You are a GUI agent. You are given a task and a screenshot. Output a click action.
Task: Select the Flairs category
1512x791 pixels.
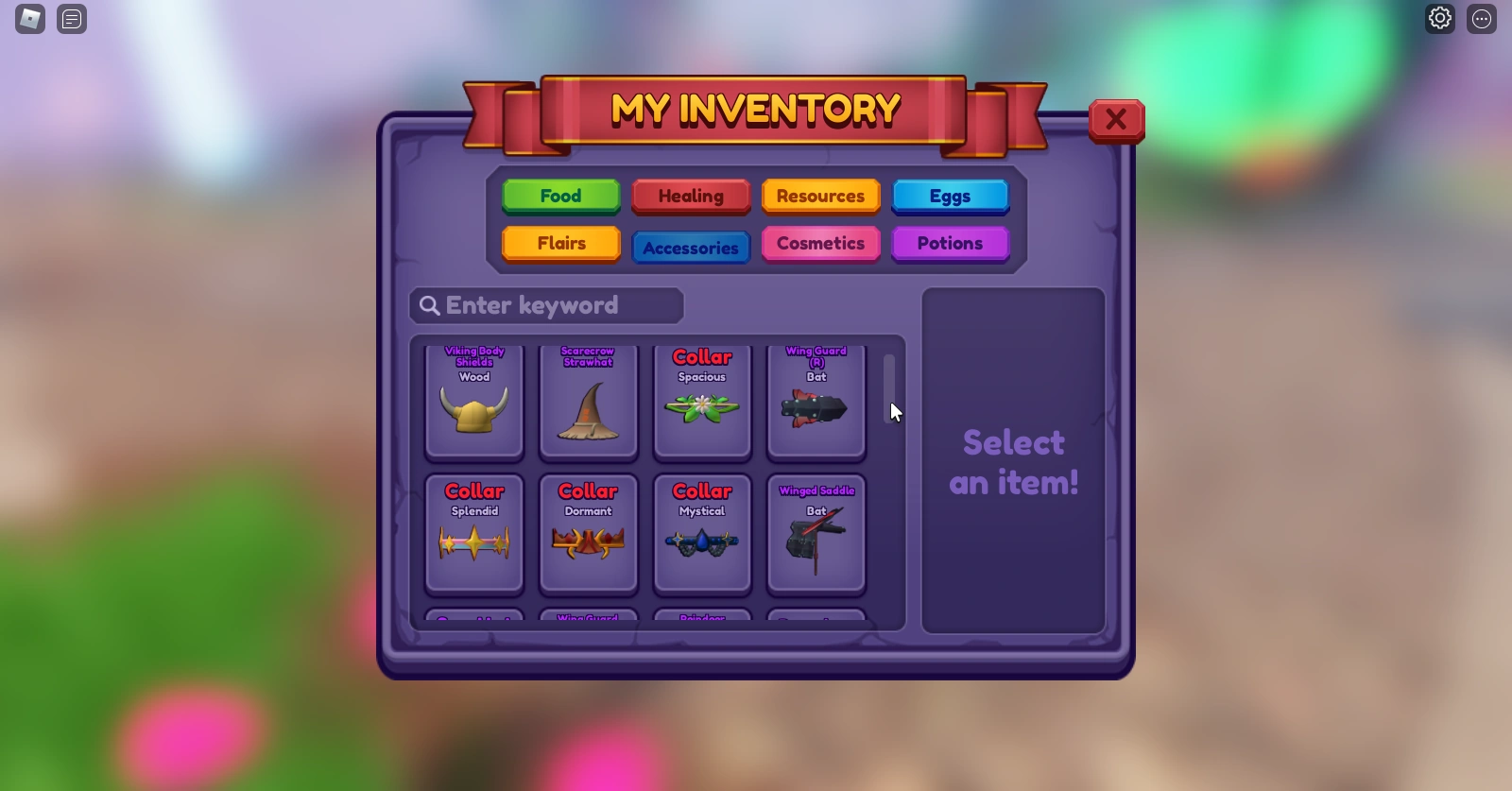point(560,244)
